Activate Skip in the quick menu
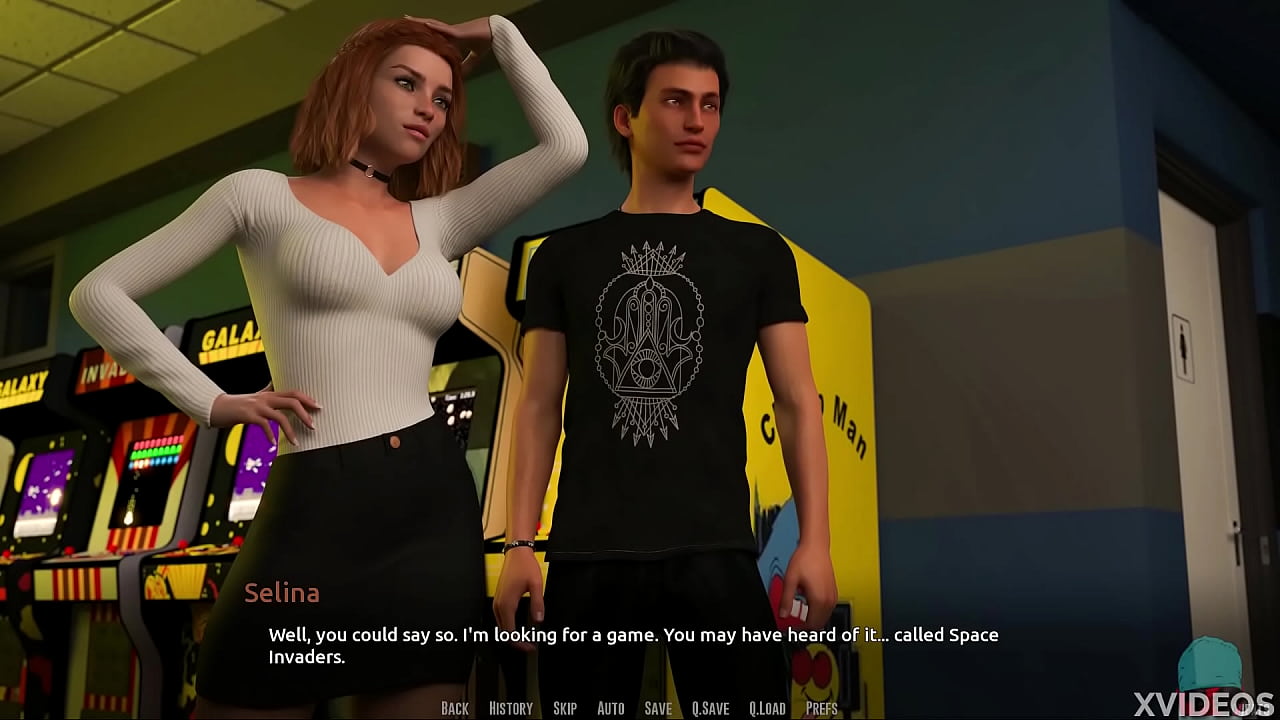This screenshot has height=720, width=1280. [565, 708]
